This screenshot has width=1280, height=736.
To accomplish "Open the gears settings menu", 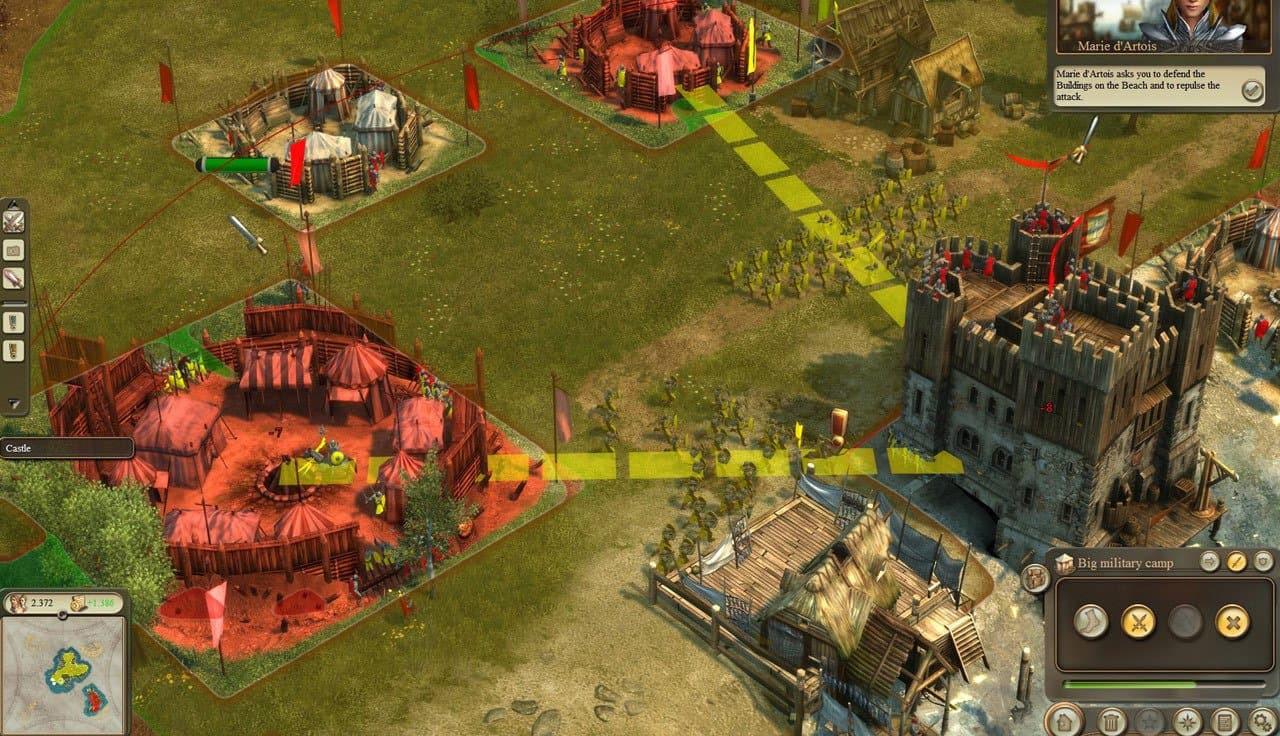I will pyautogui.click(x=1263, y=721).
